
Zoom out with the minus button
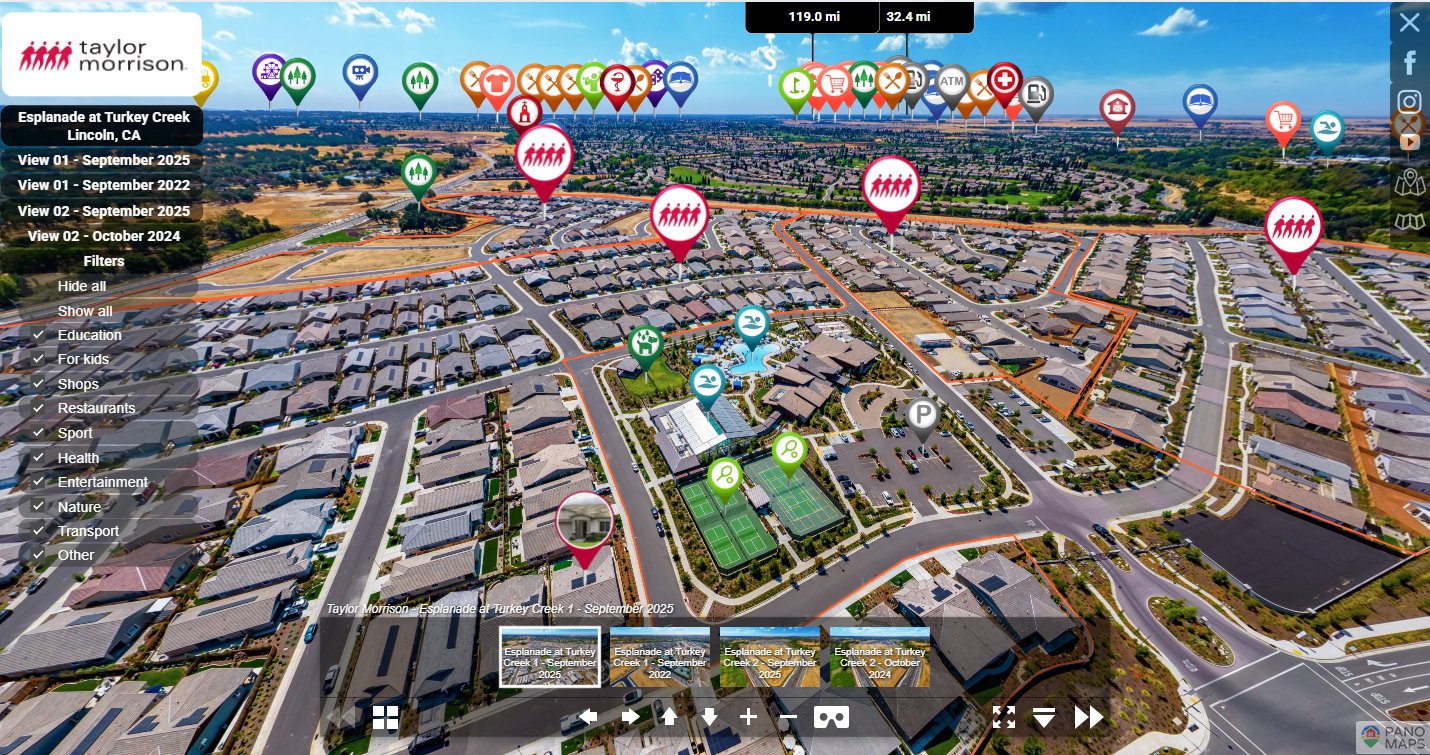click(788, 716)
